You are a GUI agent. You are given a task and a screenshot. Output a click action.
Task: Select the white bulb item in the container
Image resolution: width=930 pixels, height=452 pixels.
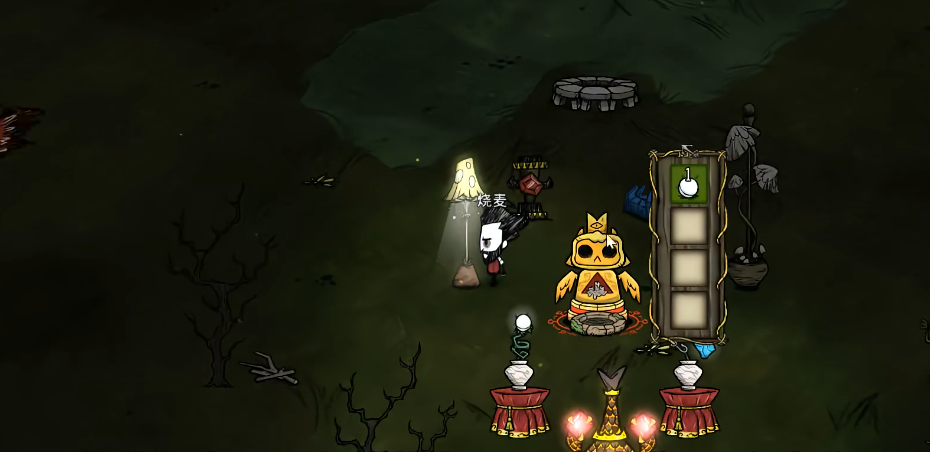688,185
